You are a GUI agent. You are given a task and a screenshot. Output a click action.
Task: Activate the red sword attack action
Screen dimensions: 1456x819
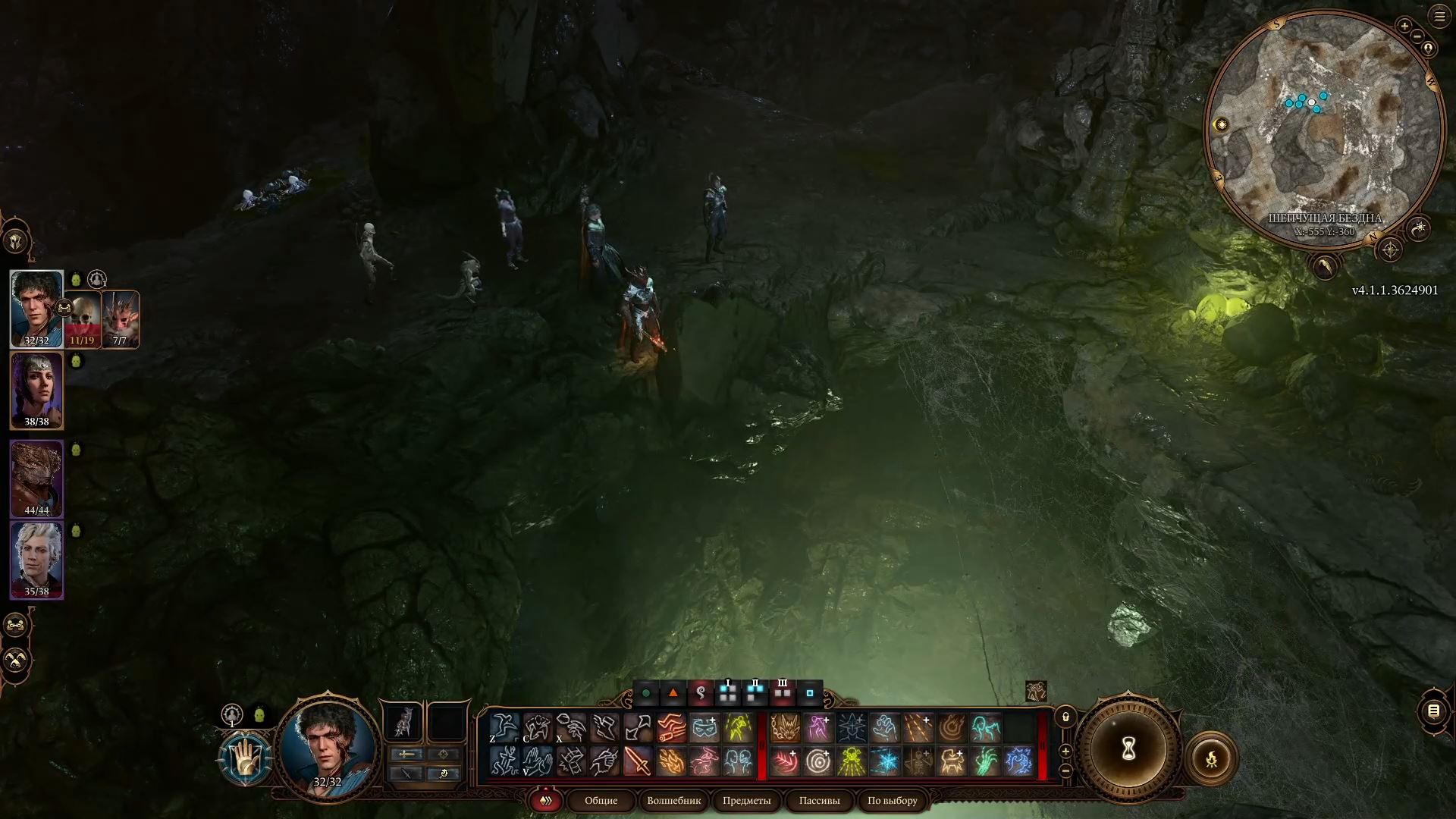click(x=637, y=761)
